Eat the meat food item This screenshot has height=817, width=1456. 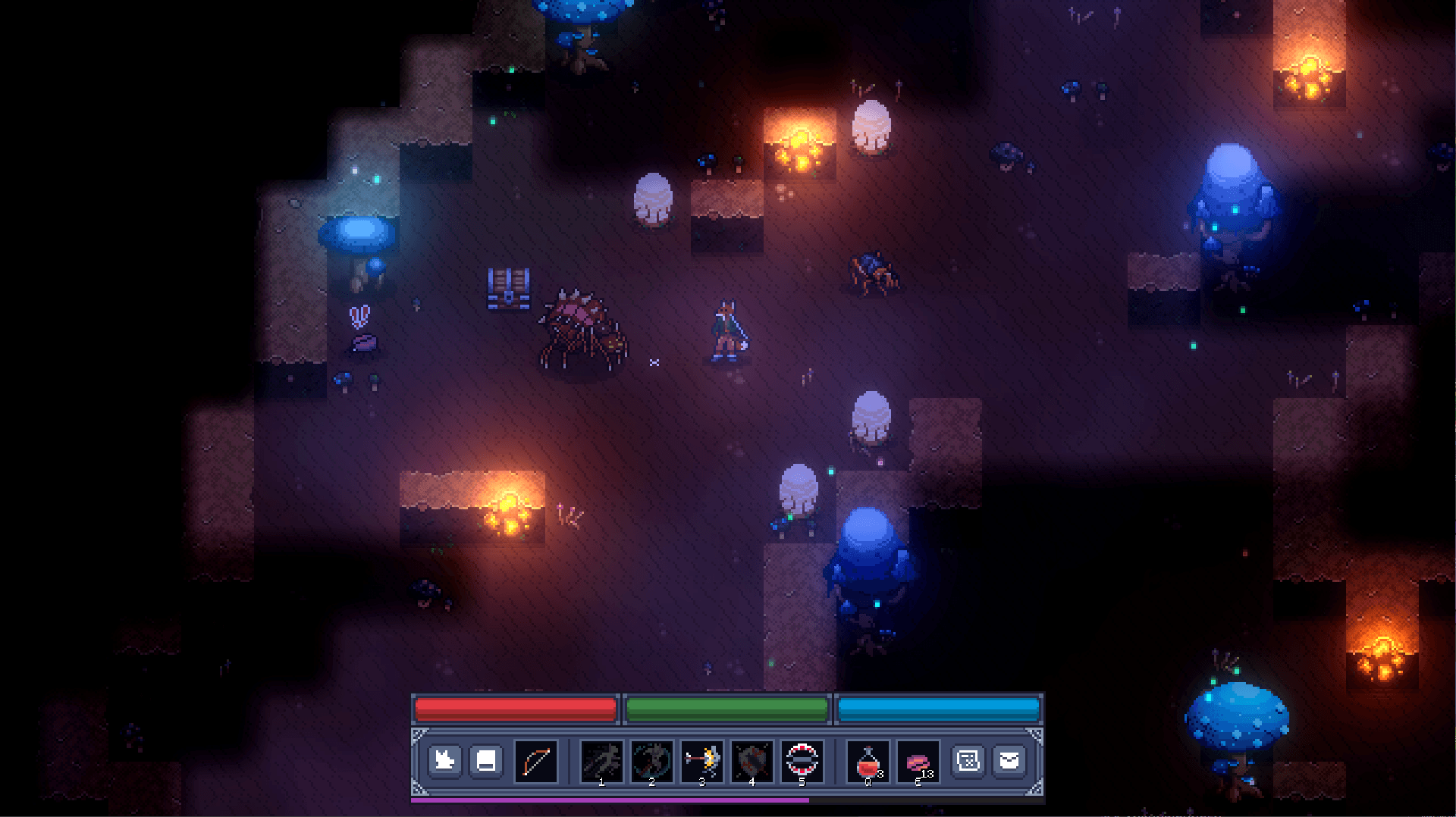click(x=918, y=761)
